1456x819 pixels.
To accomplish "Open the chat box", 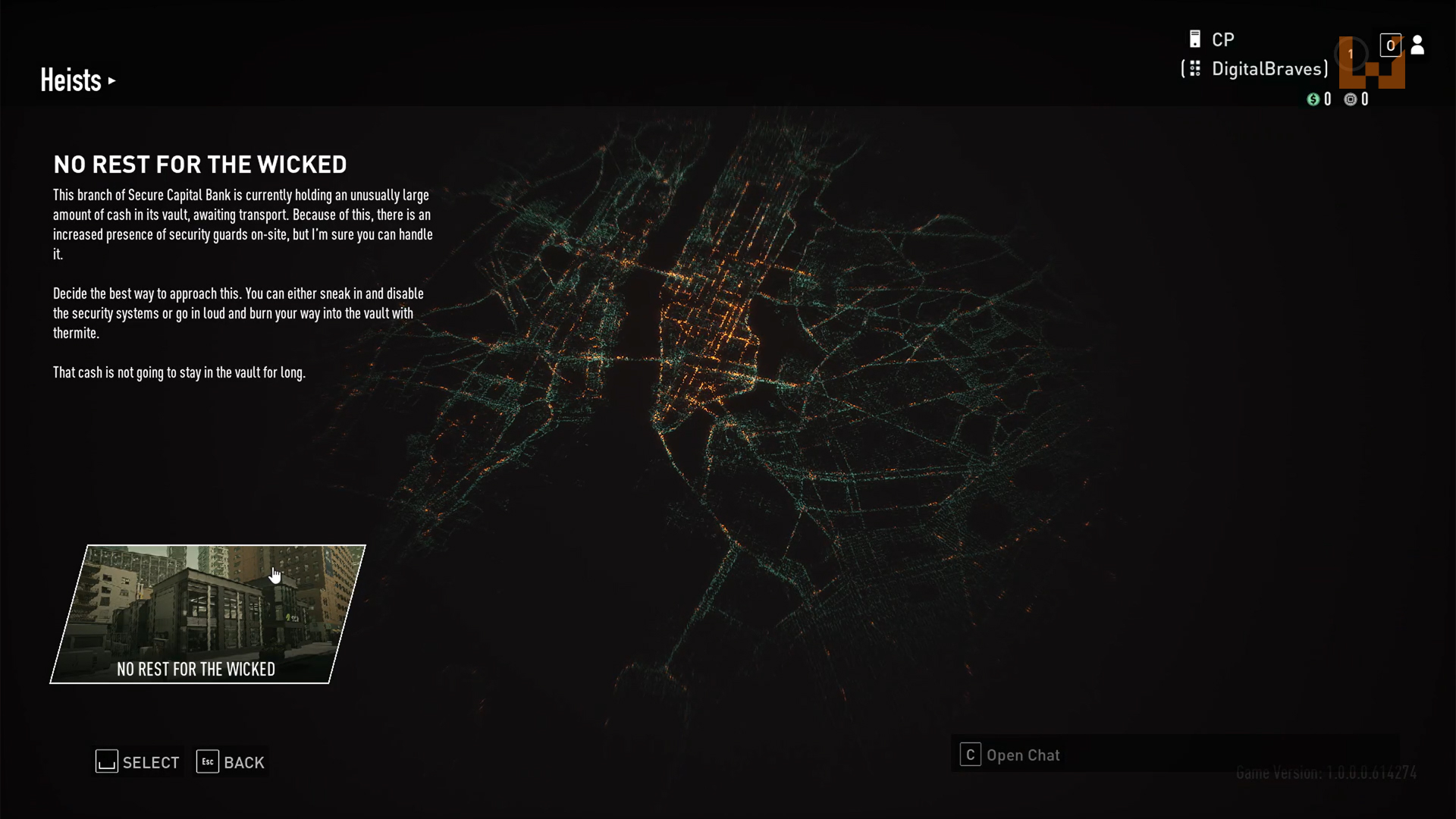I will [1010, 755].
